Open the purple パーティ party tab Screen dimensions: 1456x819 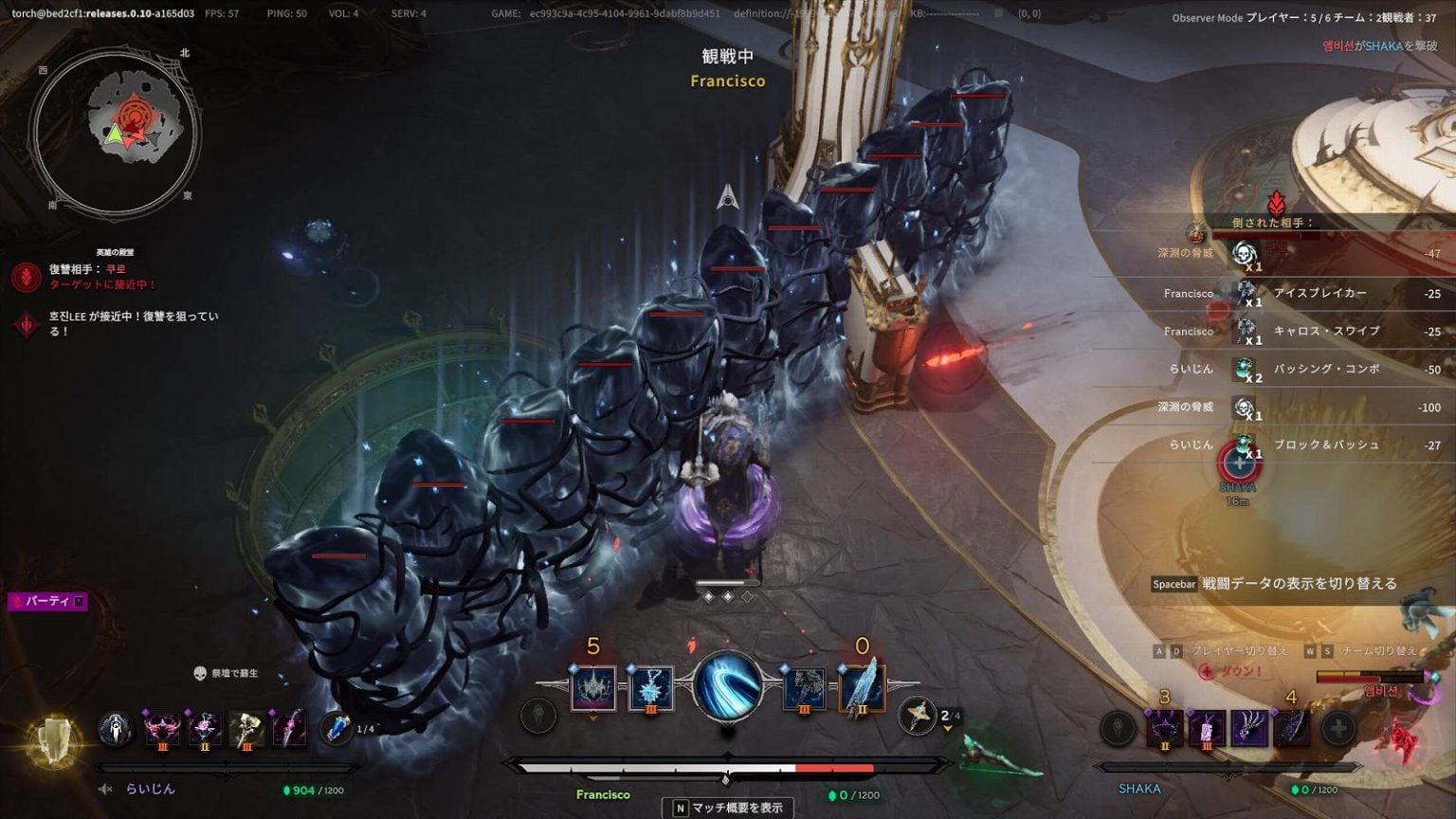point(47,601)
